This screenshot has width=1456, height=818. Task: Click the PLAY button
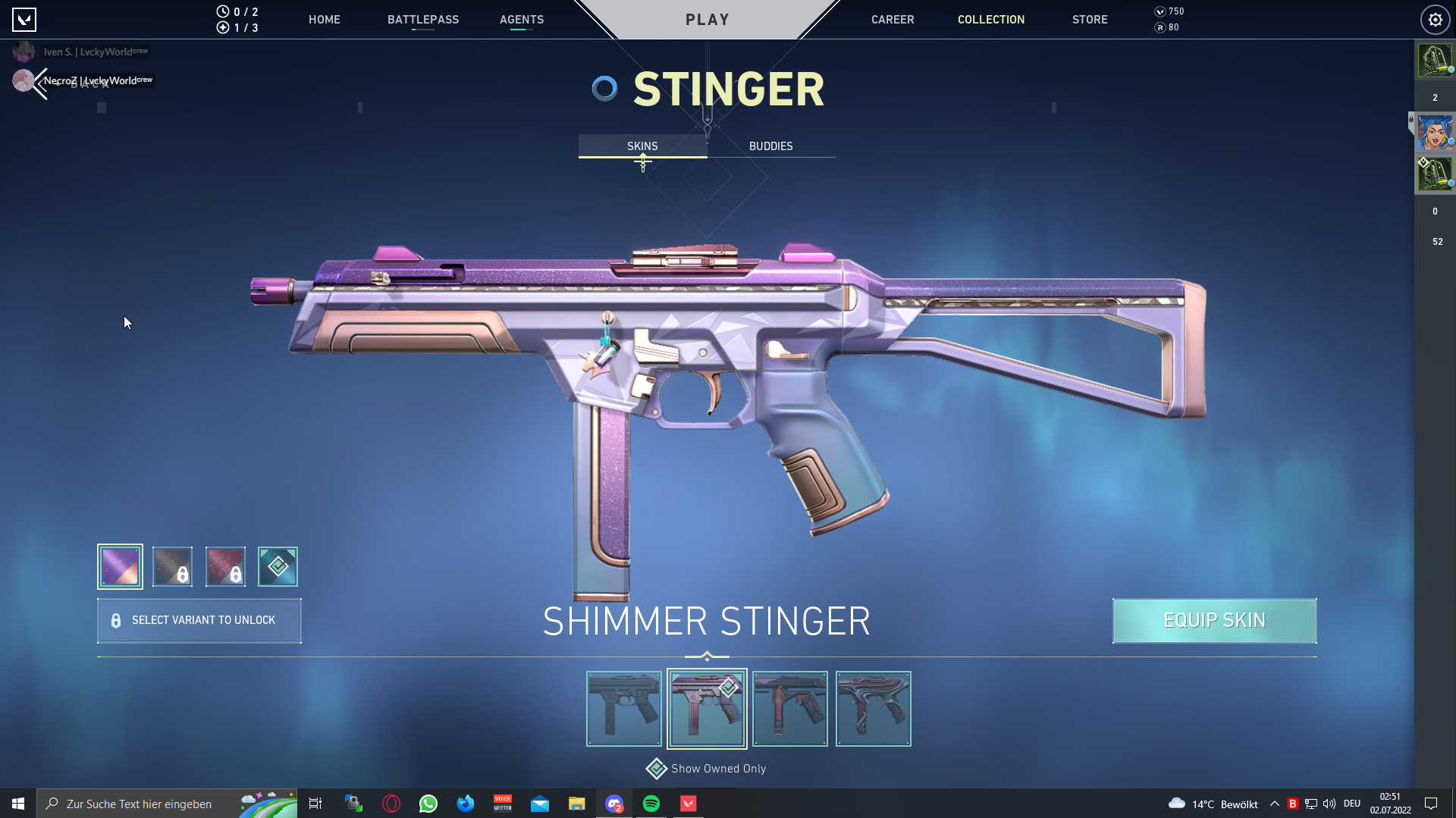tap(707, 20)
